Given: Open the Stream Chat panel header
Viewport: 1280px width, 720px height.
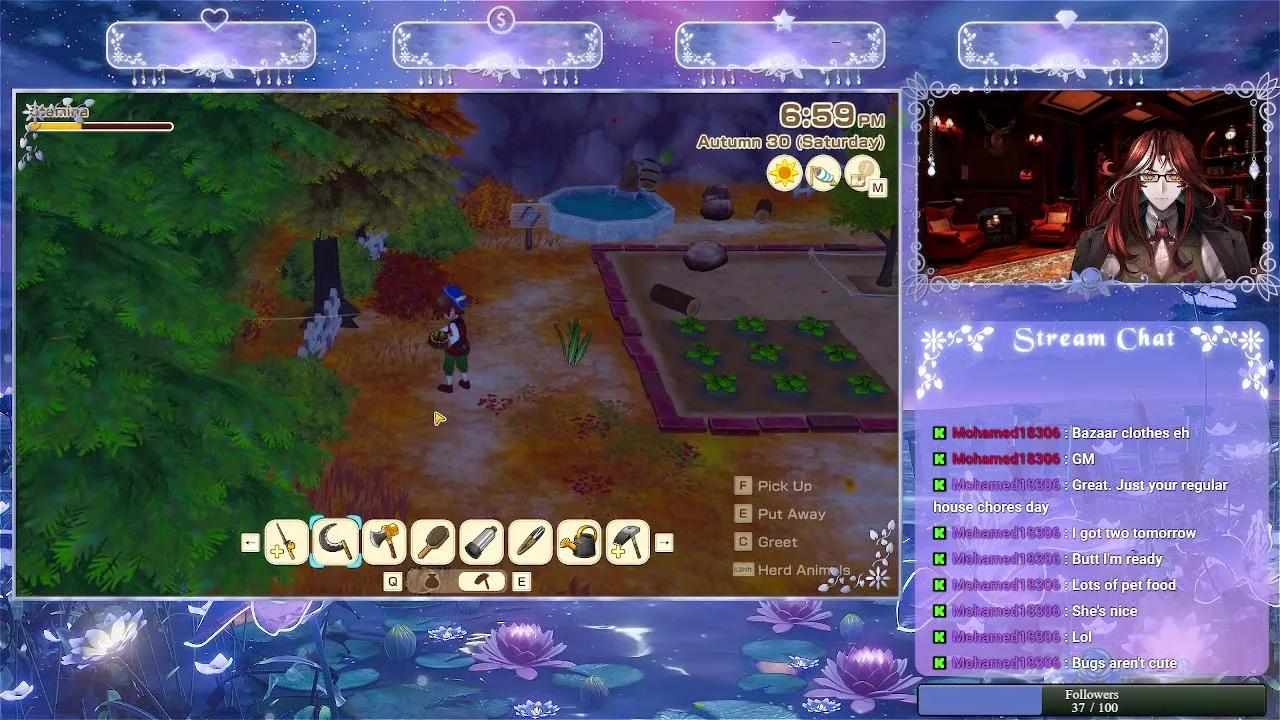Looking at the screenshot, I should [1092, 338].
